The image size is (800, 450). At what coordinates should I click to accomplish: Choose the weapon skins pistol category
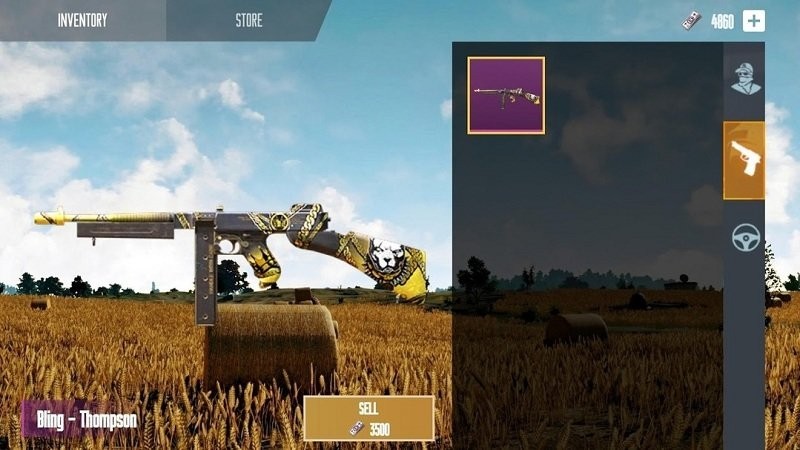pyautogui.click(x=744, y=160)
